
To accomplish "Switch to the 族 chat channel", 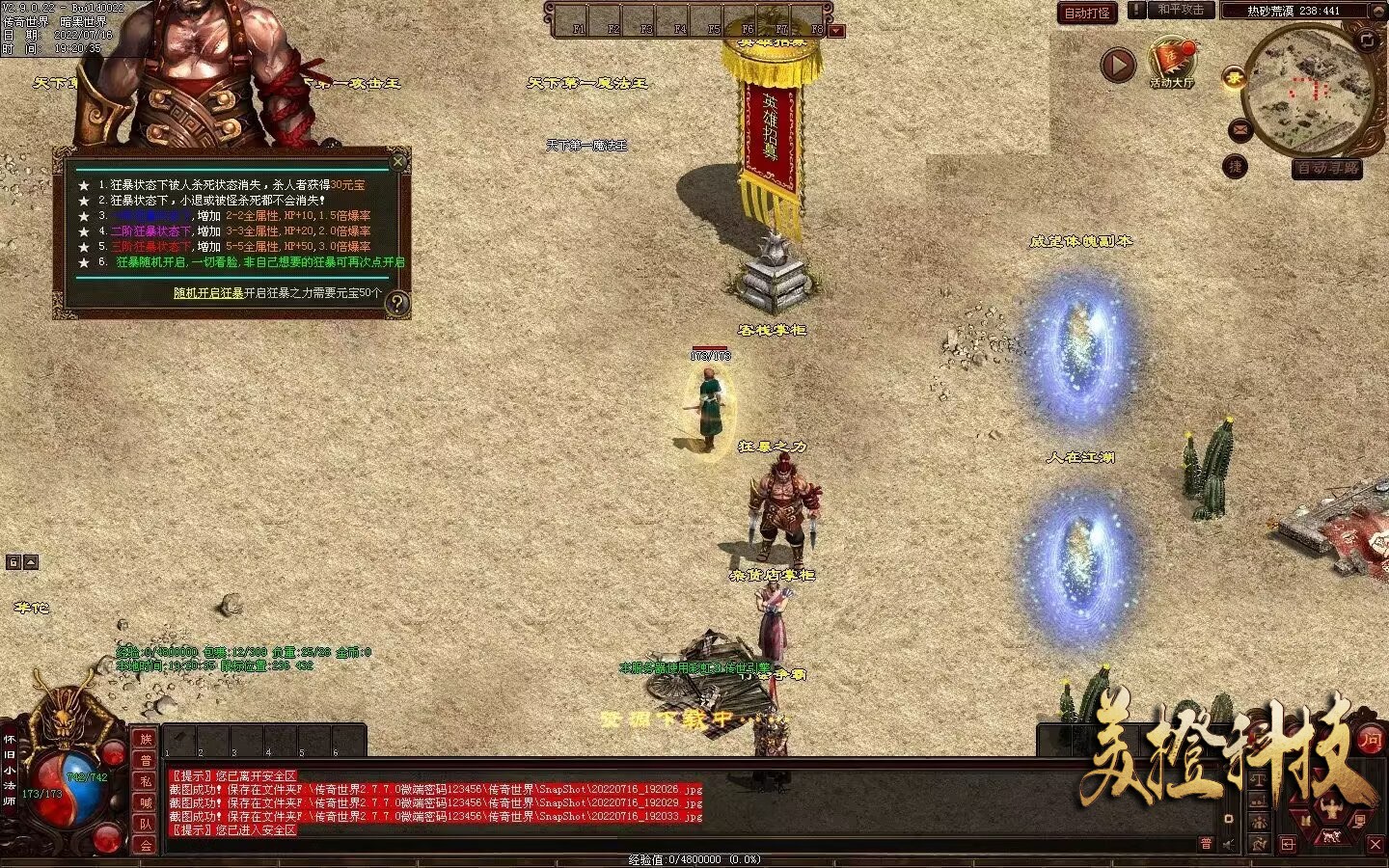I will click(x=146, y=740).
